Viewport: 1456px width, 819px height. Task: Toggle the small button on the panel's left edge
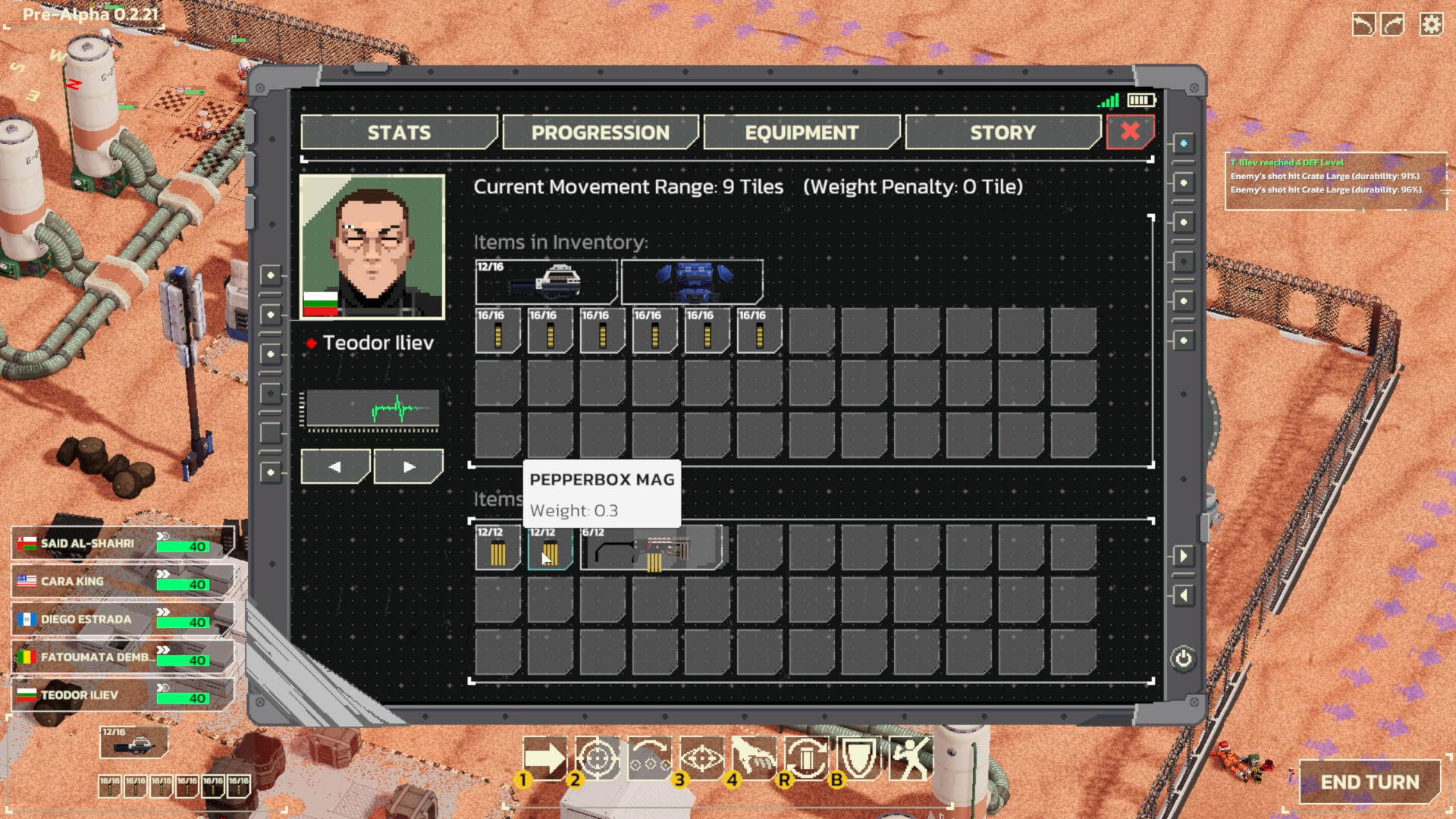click(x=271, y=273)
